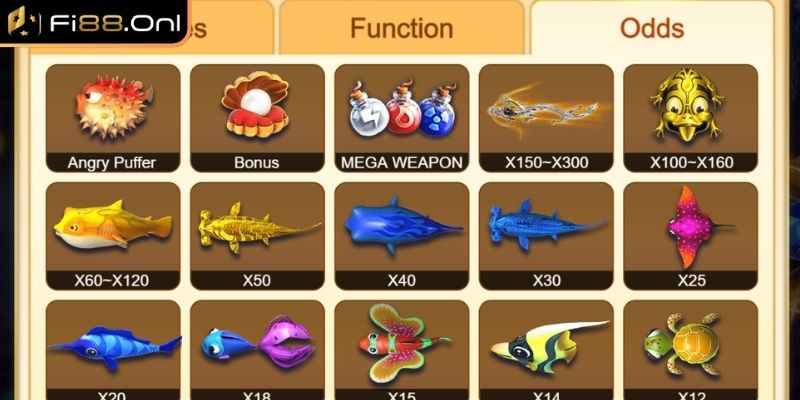Pick the golden frog X100~X160 tile
This screenshot has width=800, height=400.
690,118
